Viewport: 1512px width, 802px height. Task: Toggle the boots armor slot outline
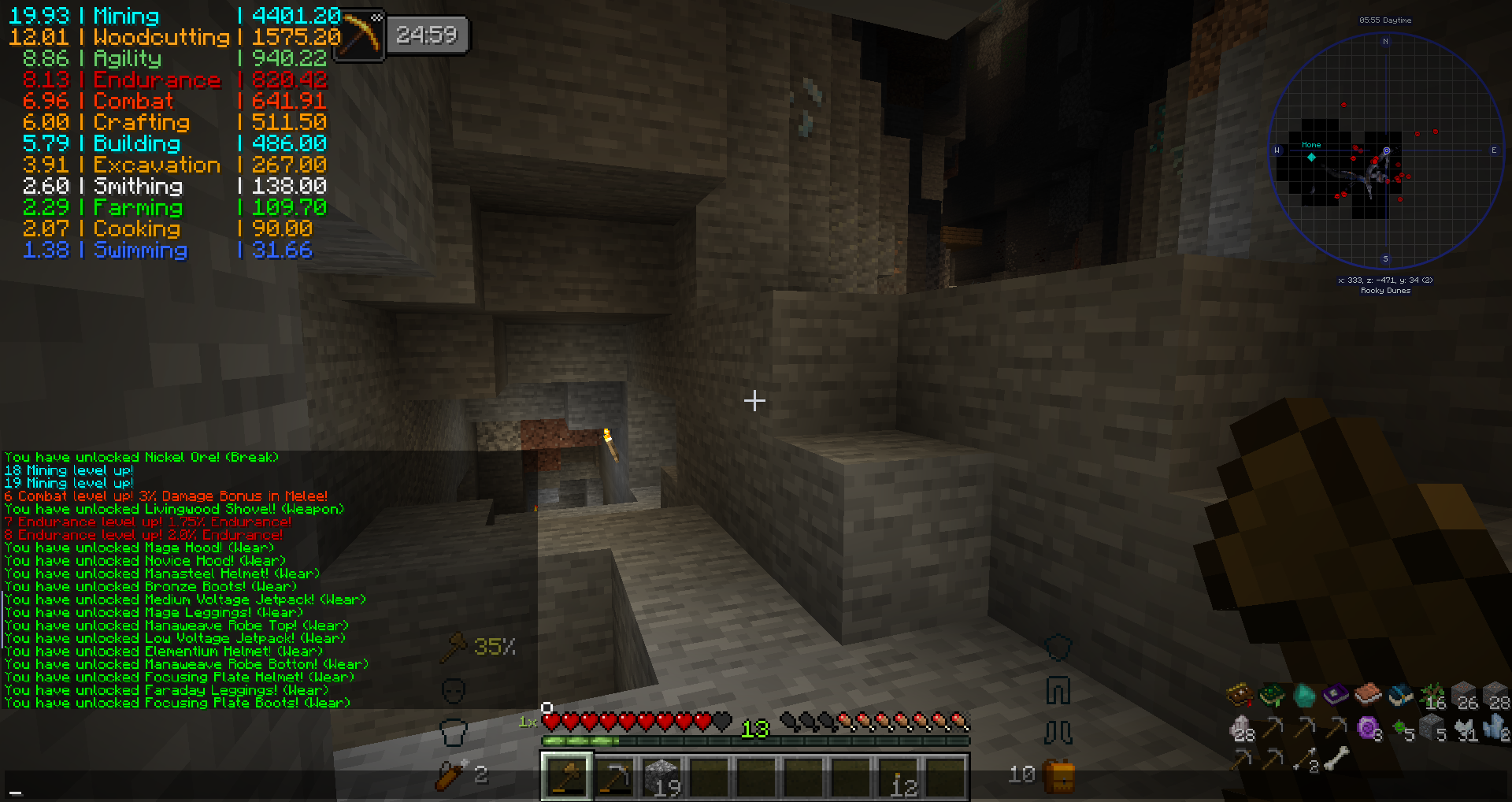click(1058, 731)
